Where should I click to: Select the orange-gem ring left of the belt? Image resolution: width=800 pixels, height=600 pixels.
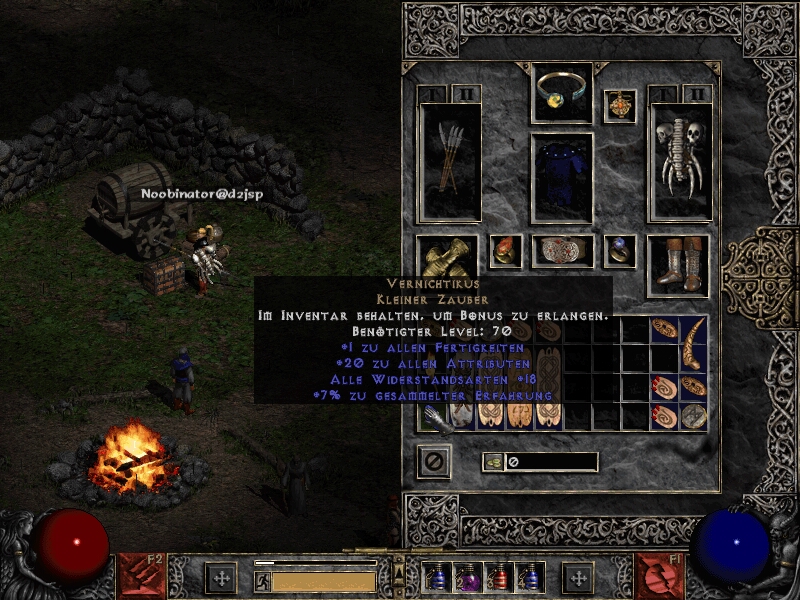pyautogui.click(x=505, y=251)
